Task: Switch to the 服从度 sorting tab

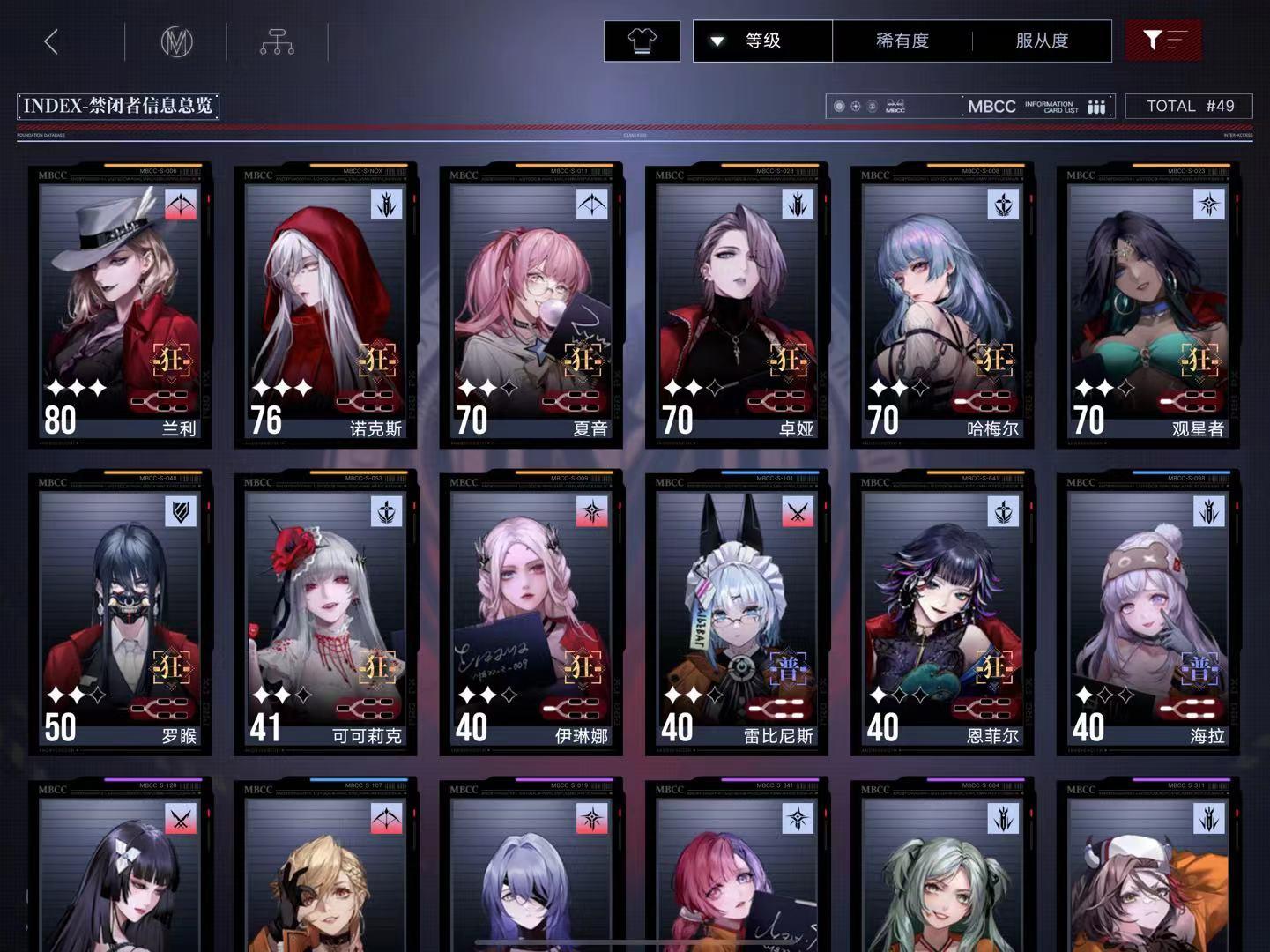Action: [1041, 41]
